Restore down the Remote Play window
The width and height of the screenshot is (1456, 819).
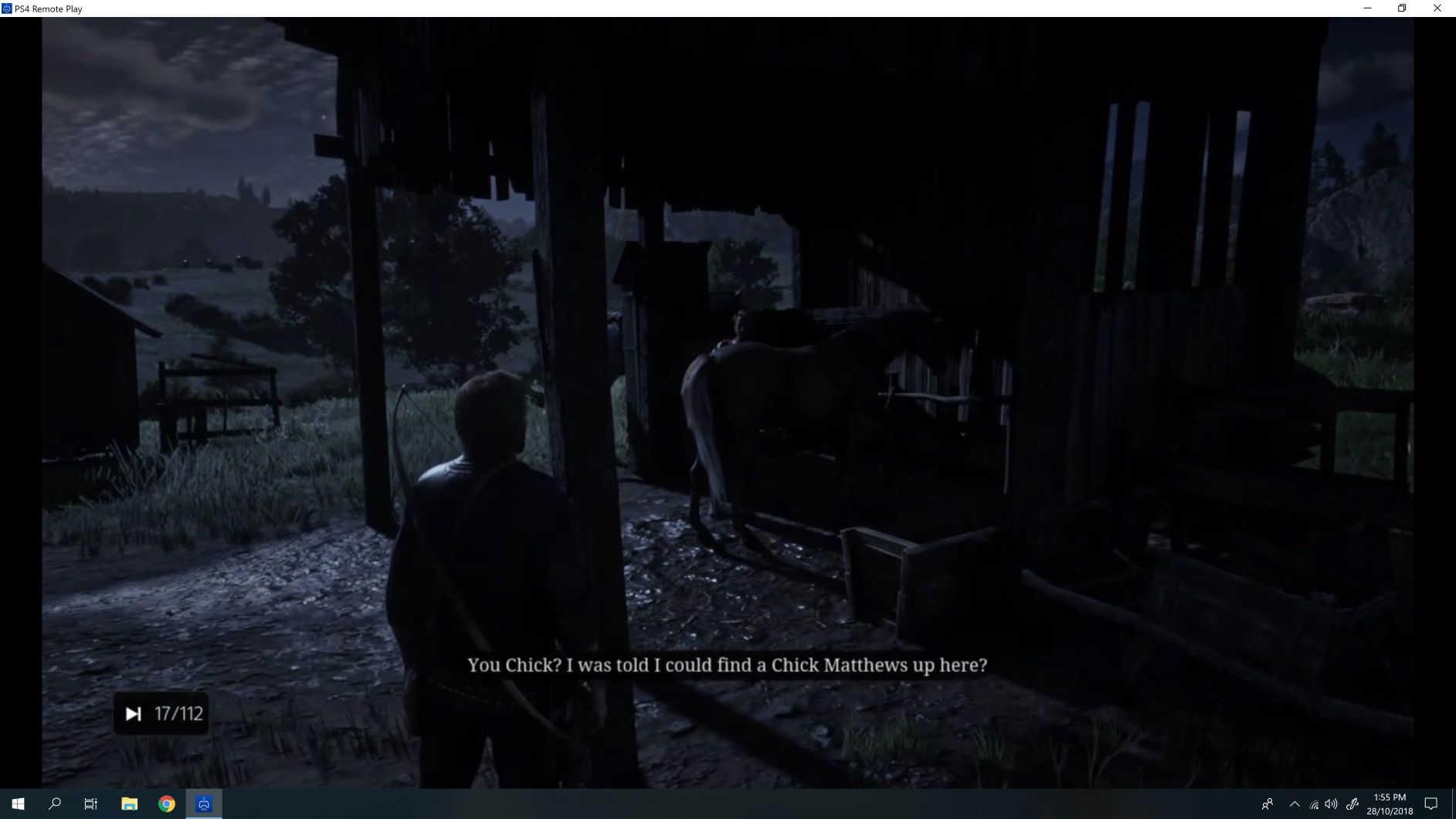pos(1401,8)
